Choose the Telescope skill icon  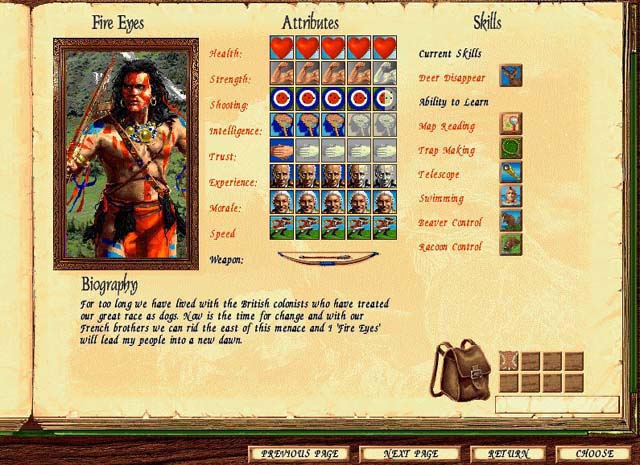click(x=511, y=172)
